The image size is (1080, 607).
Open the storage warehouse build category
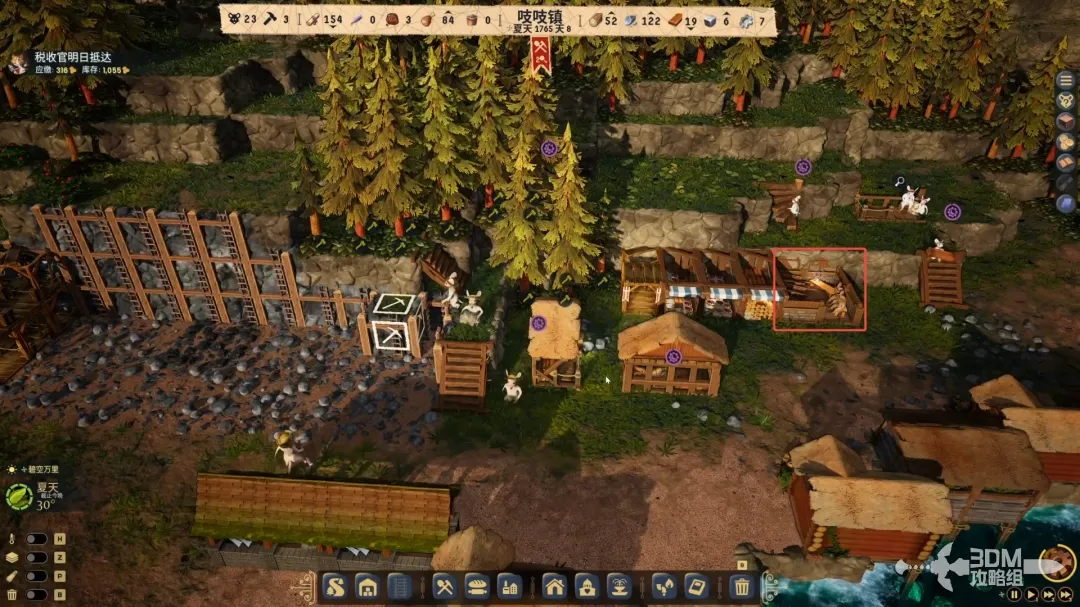[367, 587]
